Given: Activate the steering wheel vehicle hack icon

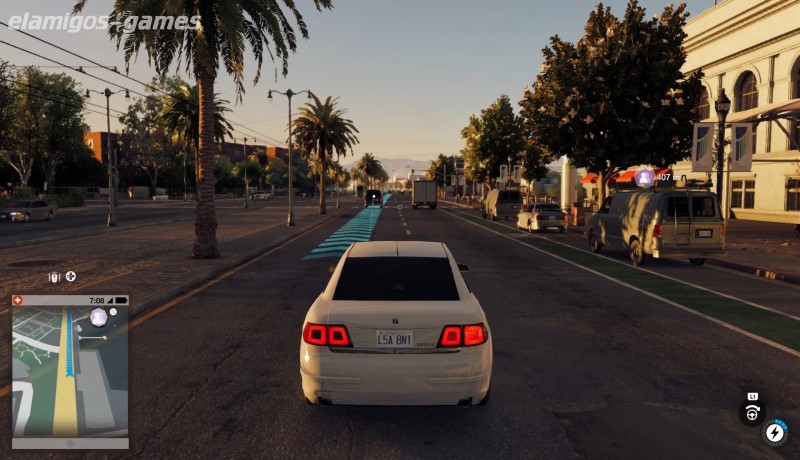Looking at the screenshot, I should (x=752, y=411).
